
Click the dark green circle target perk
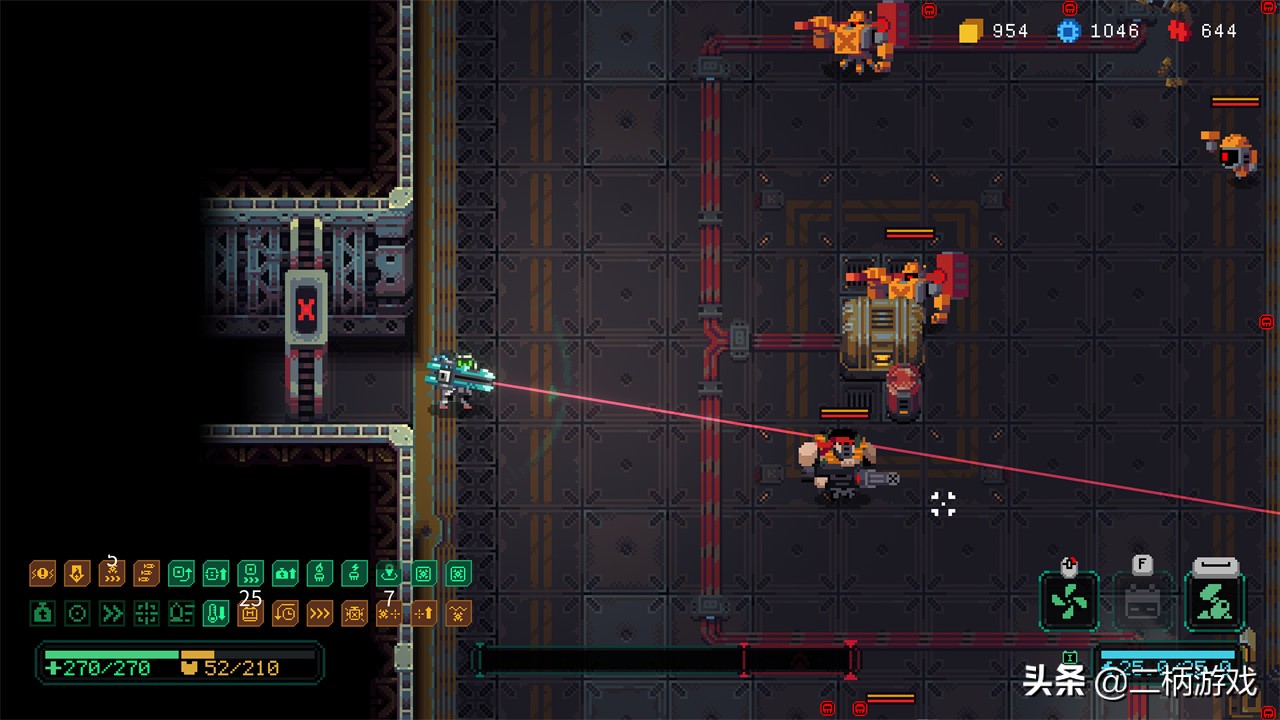pos(77,613)
